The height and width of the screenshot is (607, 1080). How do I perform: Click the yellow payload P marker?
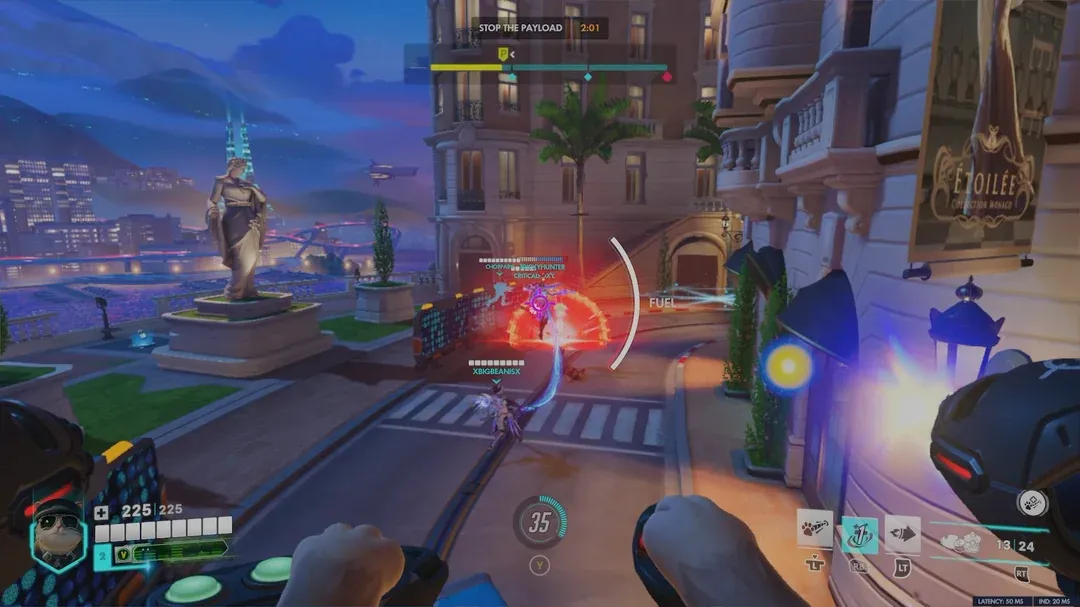pos(503,54)
